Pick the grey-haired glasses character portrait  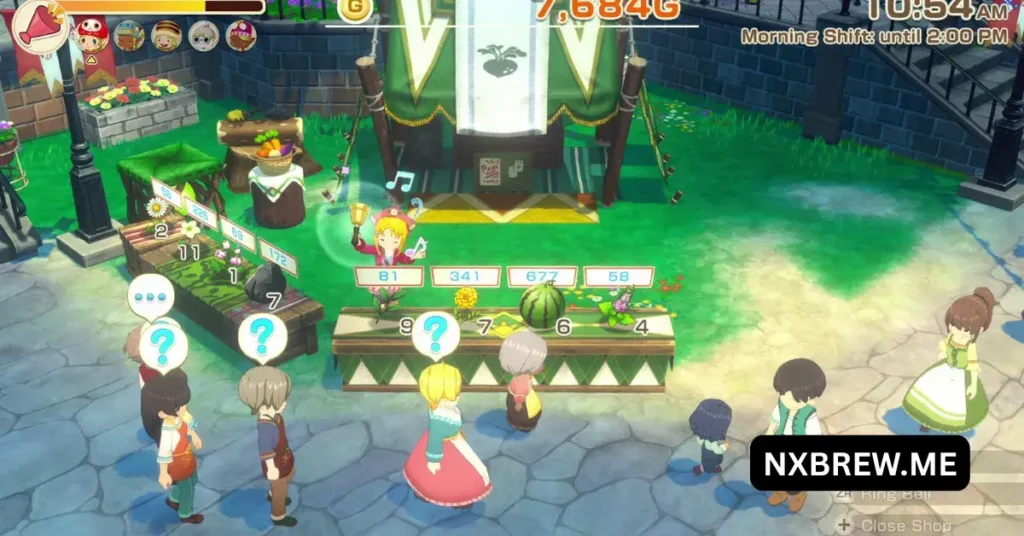[204, 36]
